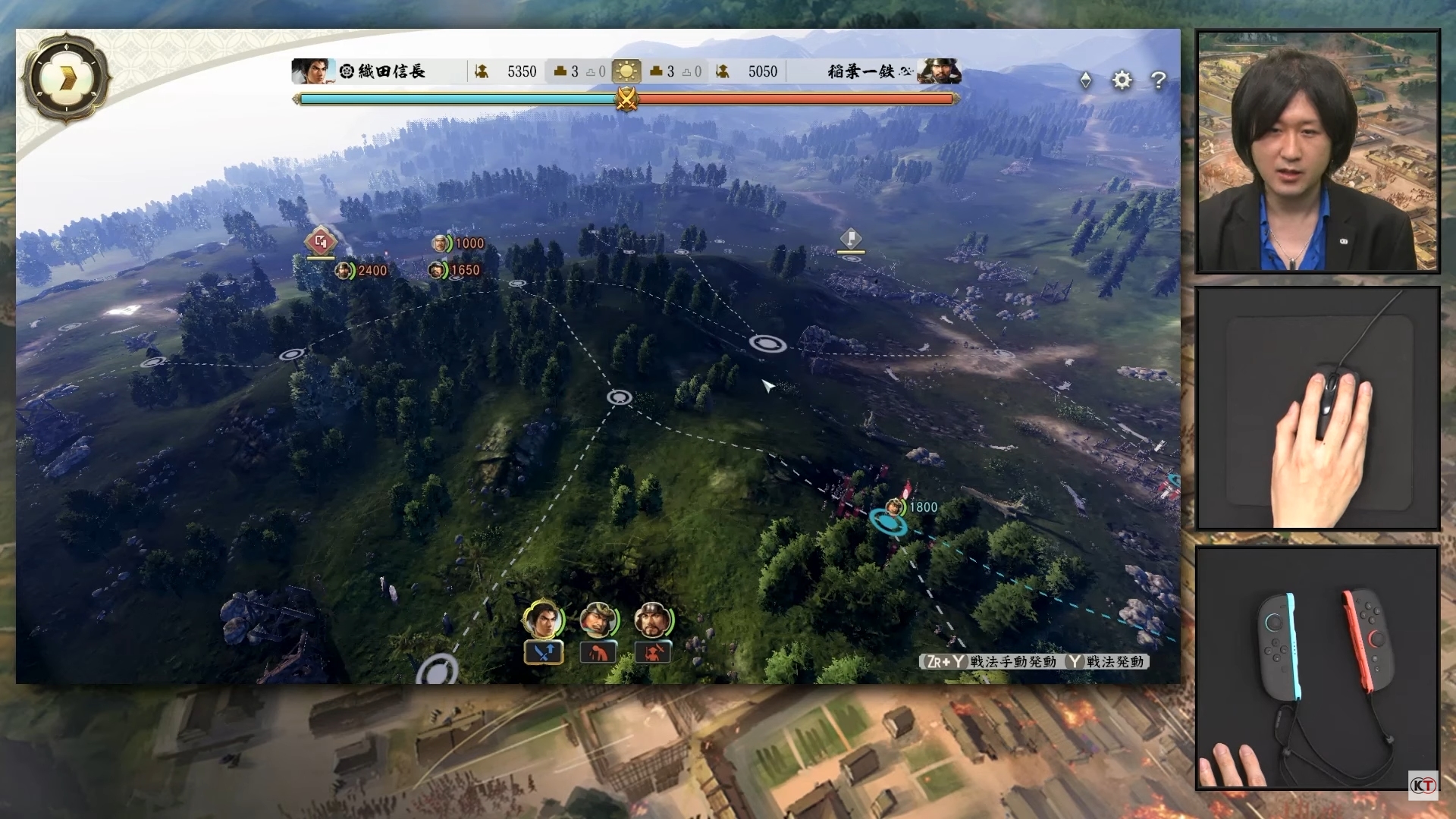
Task: Click the diamond icon beside the gear
Action: [1085, 80]
